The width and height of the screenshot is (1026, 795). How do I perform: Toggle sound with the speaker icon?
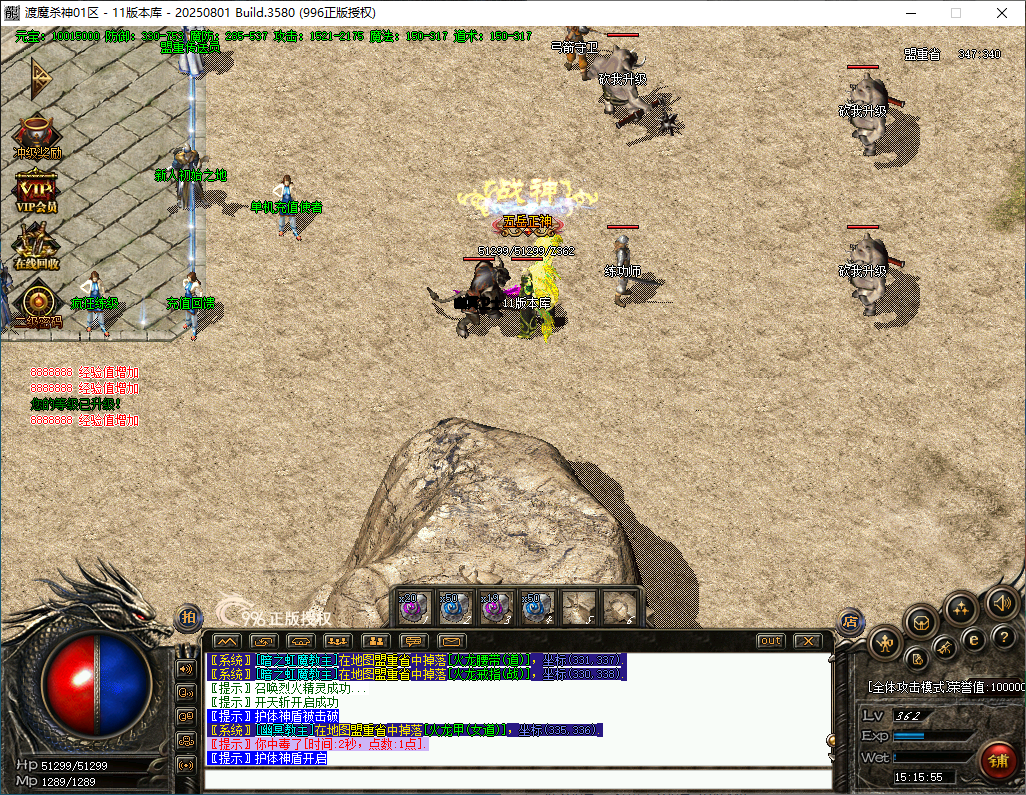[x=1001, y=602]
